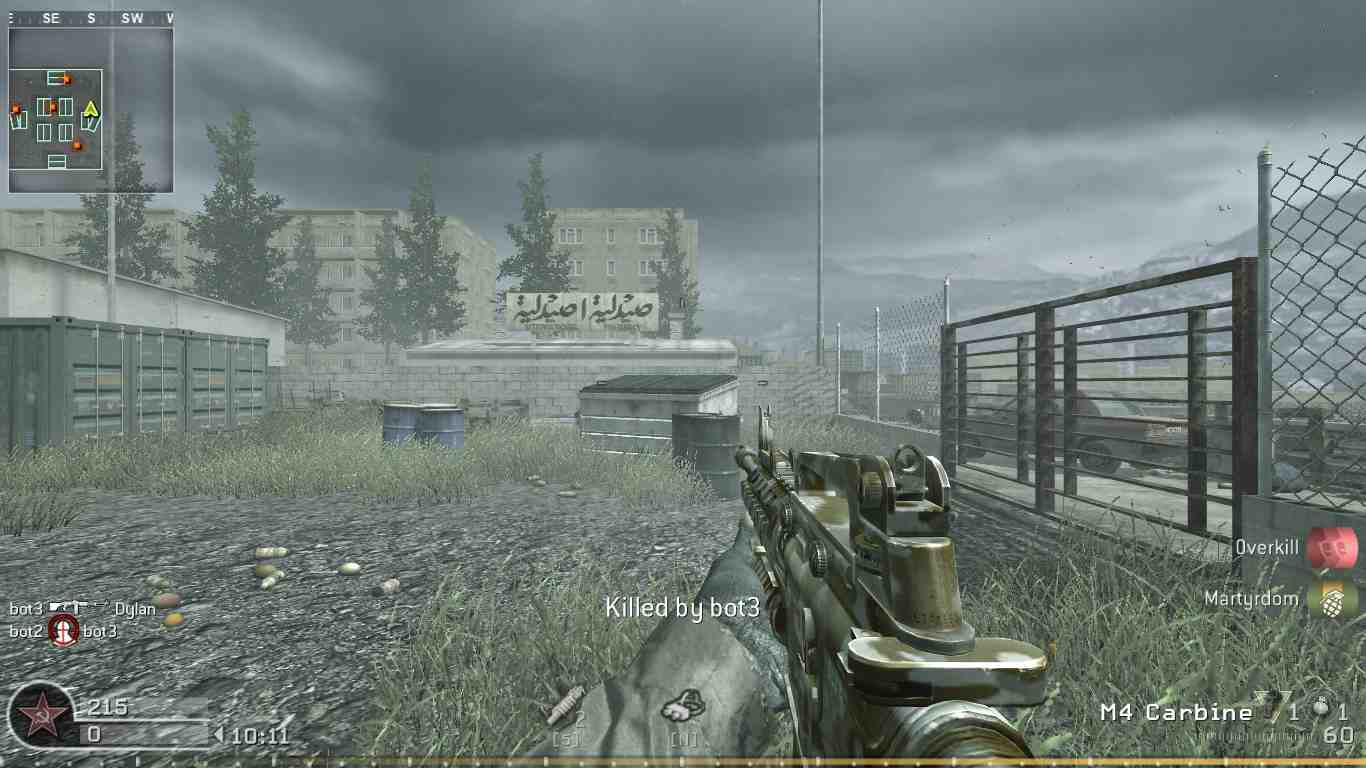Expand the Overkill perk label
Viewport: 1366px width, 768px height.
point(1266,548)
